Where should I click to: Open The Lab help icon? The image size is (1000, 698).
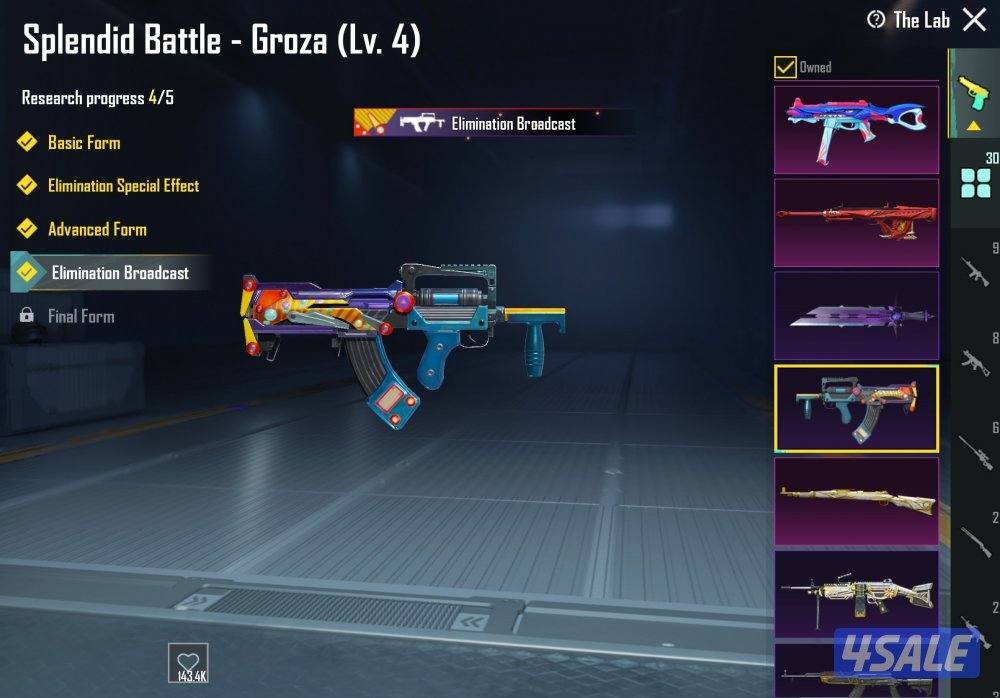click(x=876, y=20)
